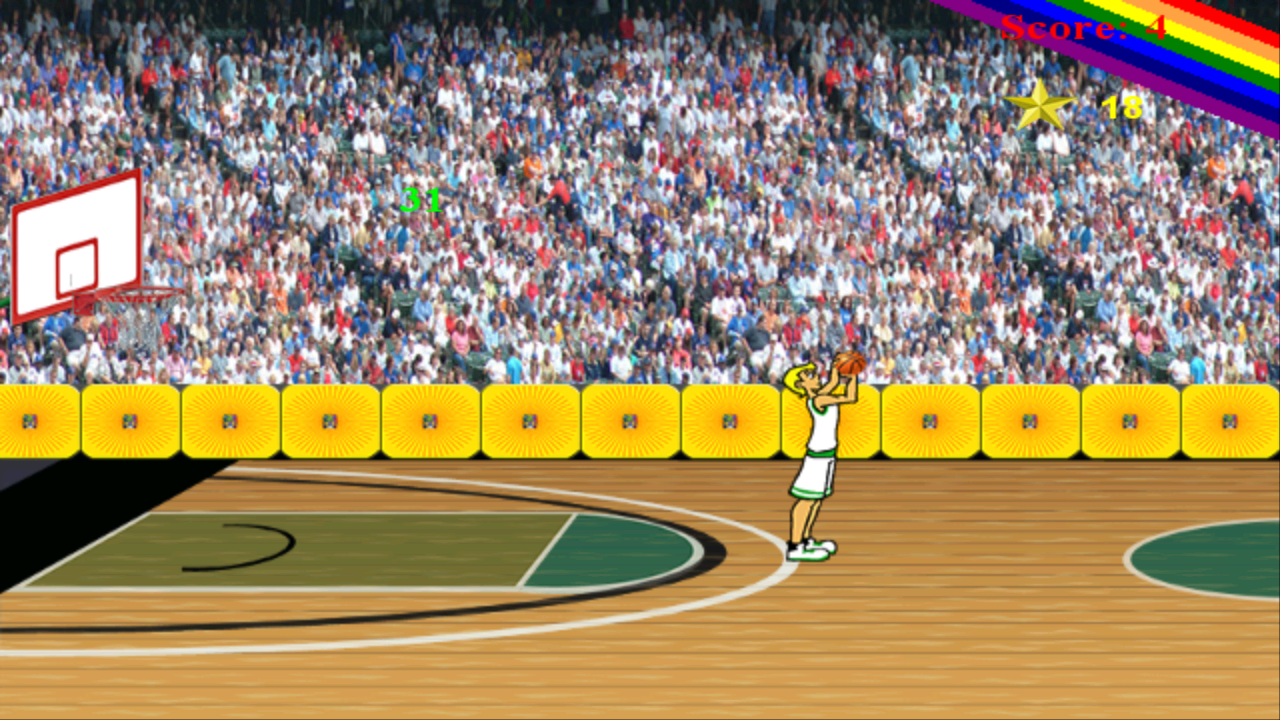This screenshot has height=720, width=1280.
Task: Click the yellow 18 star counter
Action: click(x=1120, y=103)
